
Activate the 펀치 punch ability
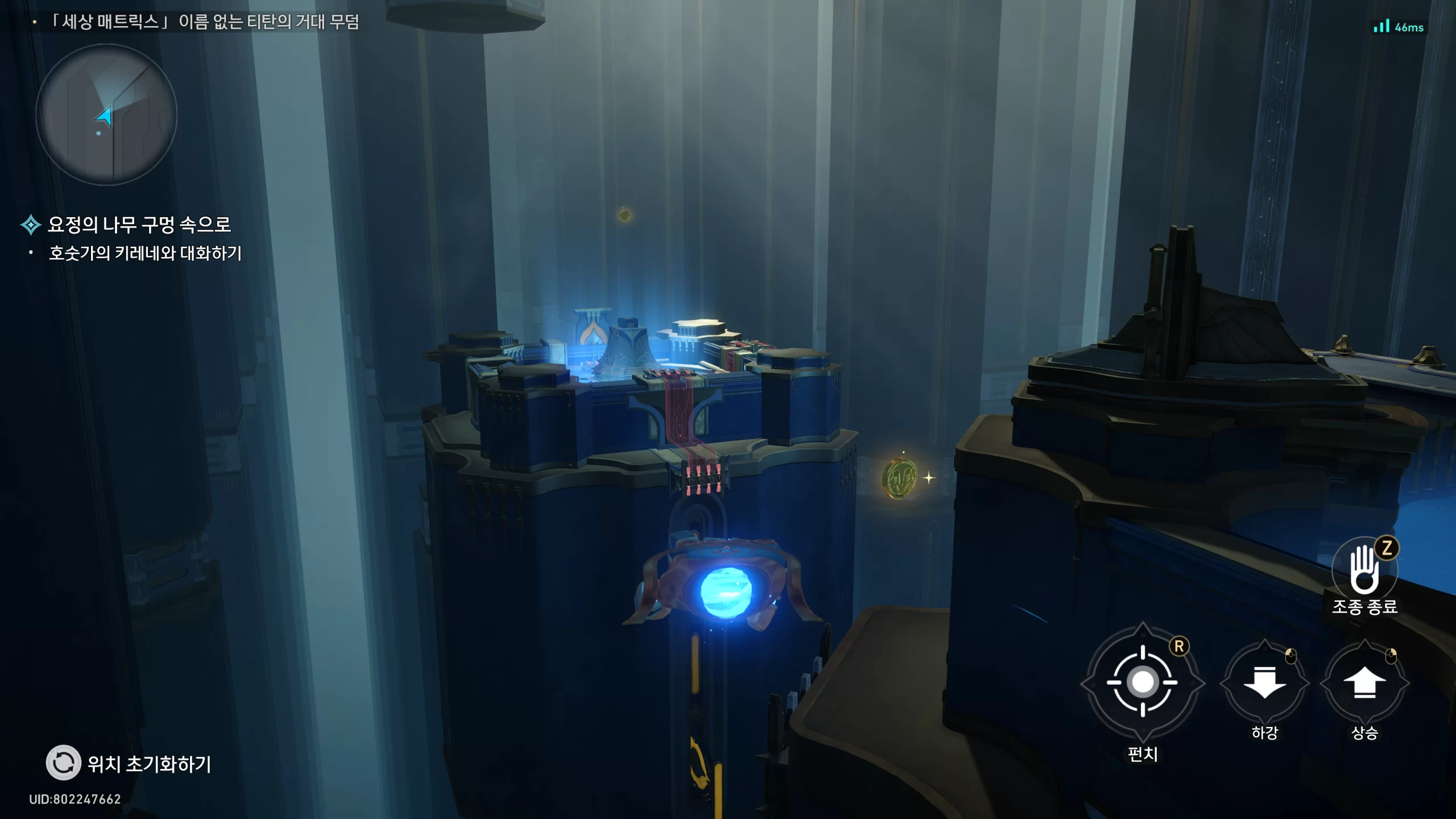click(1143, 682)
